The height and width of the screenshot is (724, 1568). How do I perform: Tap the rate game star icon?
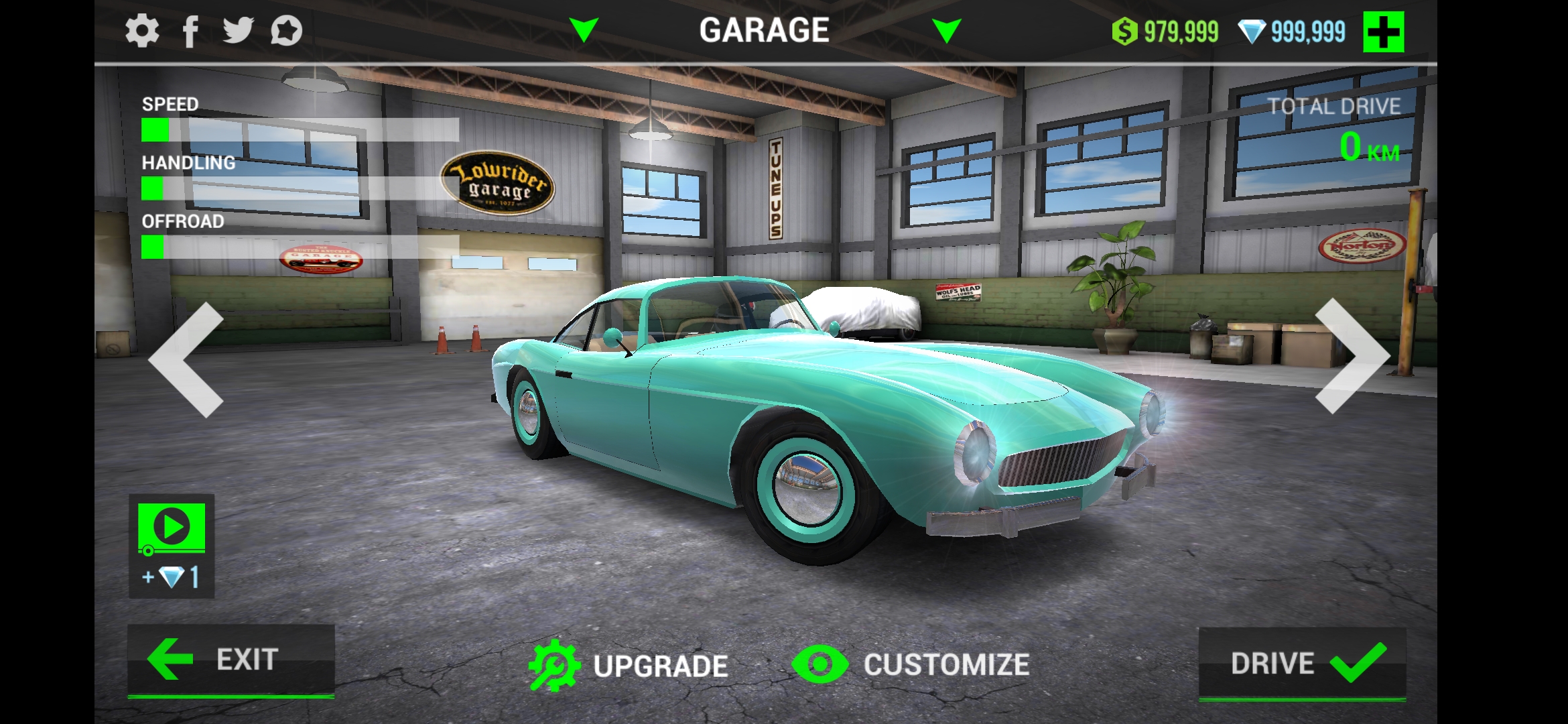[x=287, y=29]
